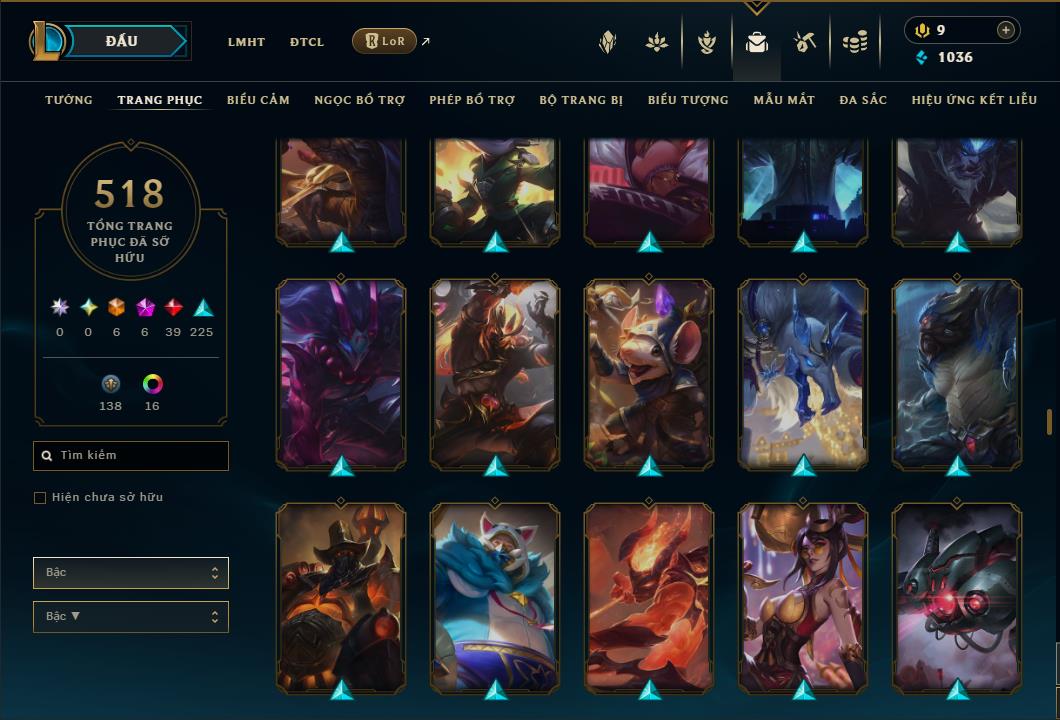Open loot via the hammer icon
This screenshot has width=1060, height=720.
805,42
